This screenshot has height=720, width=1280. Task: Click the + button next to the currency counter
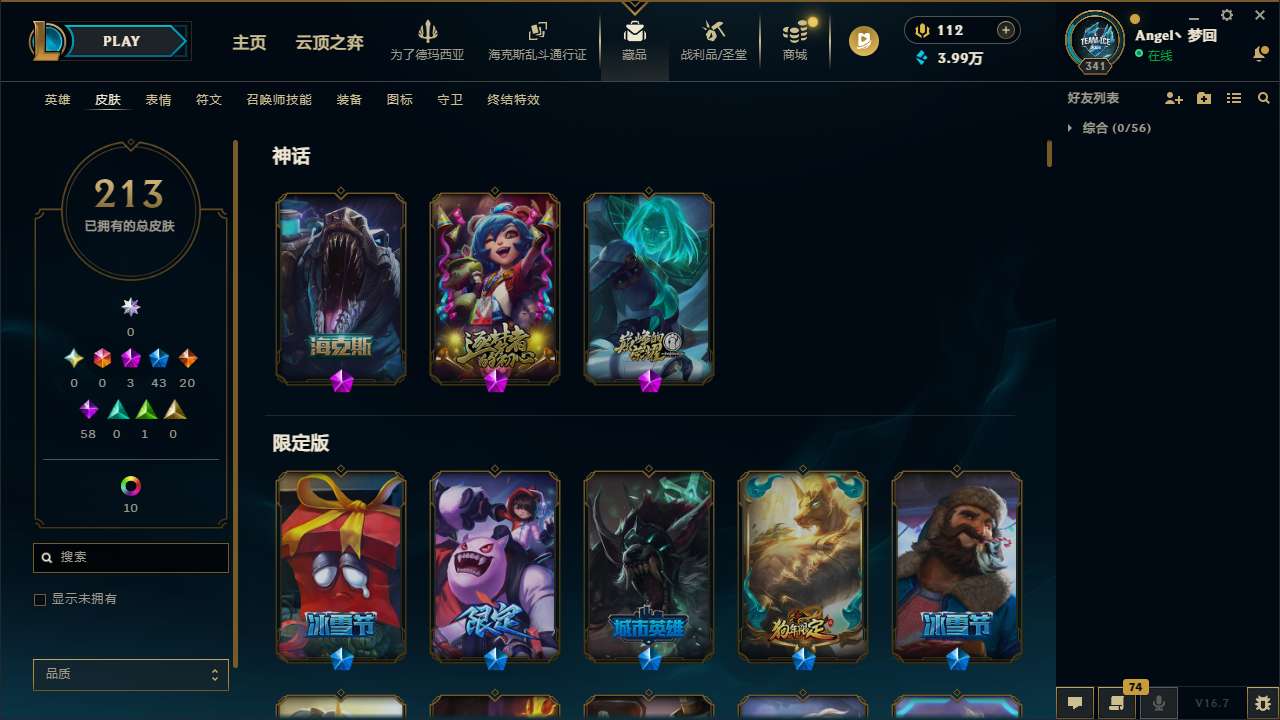coord(1004,30)
